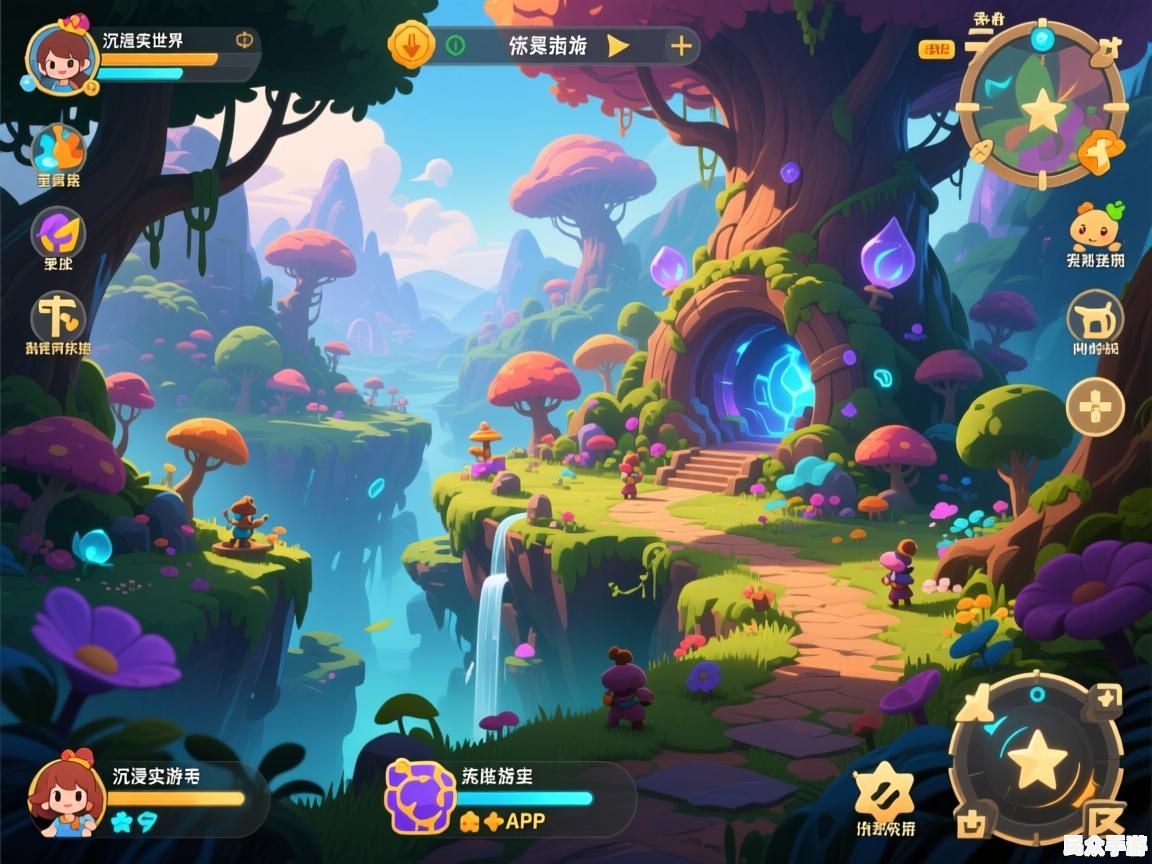Viewport: 1152px width, 864px height.
Task: Click the orange mushroom marker on the minimap
Action: point(1101,150)
